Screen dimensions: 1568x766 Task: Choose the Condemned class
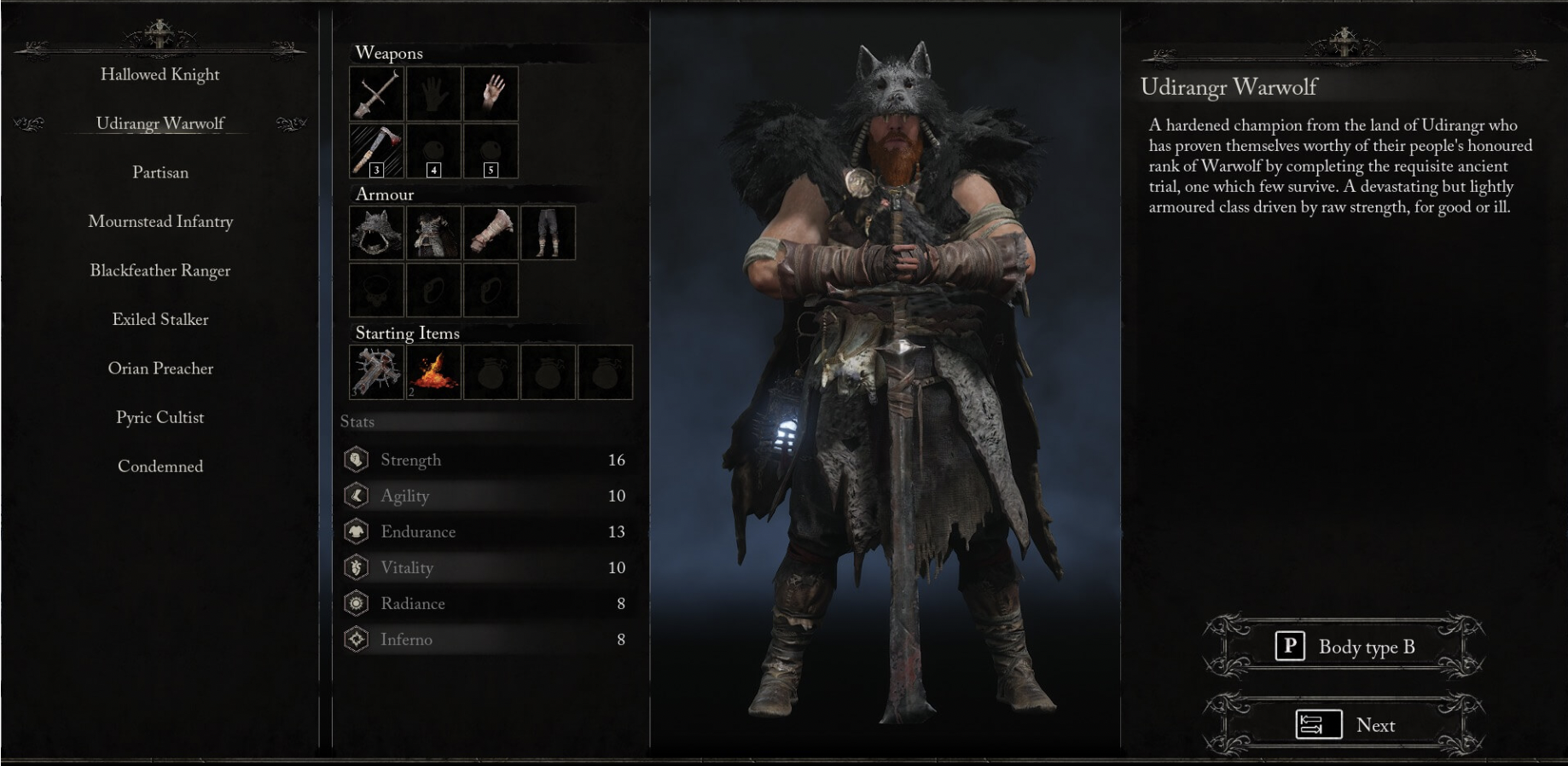coord(160,467)
